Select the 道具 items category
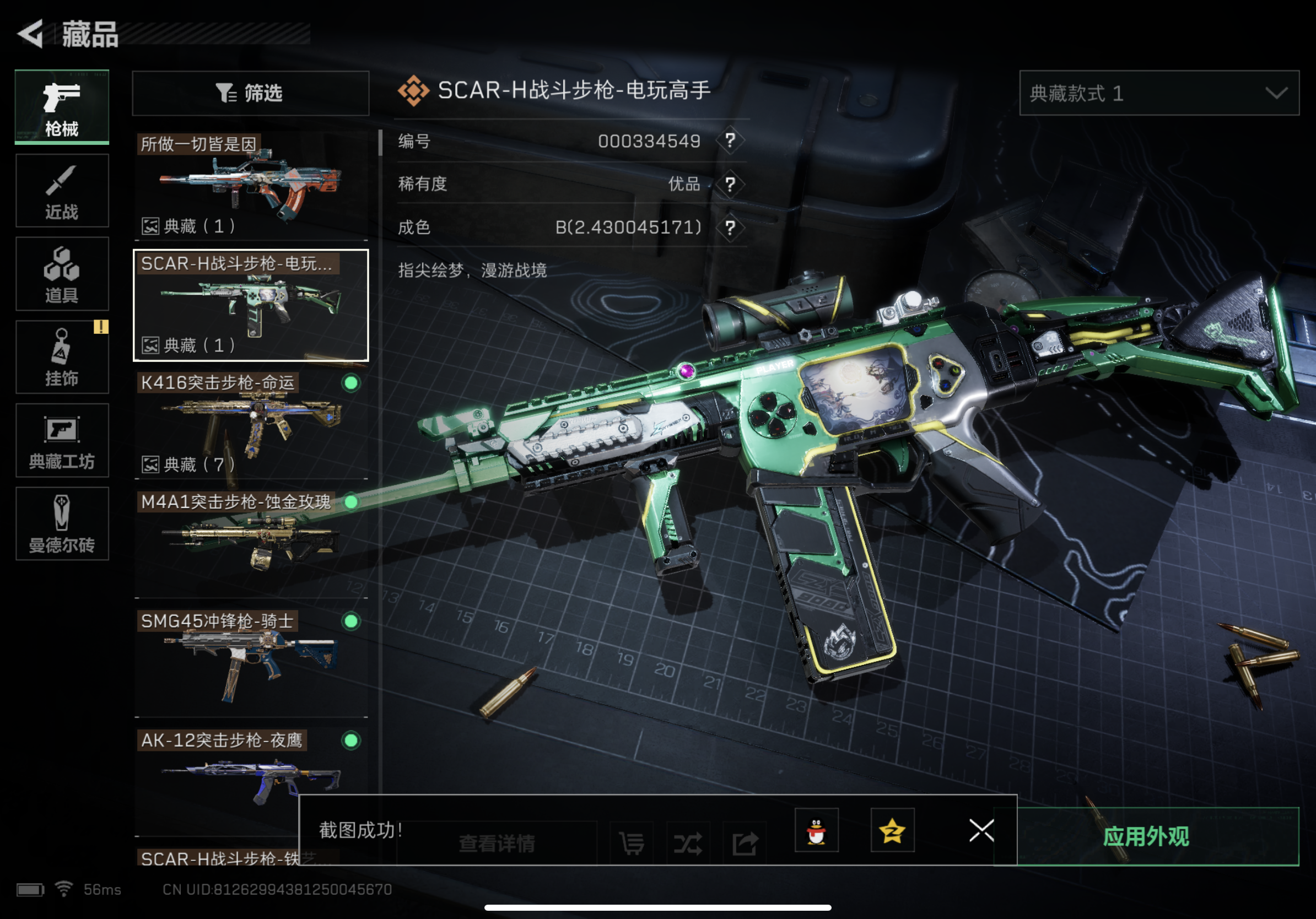 tap(62, 274)
